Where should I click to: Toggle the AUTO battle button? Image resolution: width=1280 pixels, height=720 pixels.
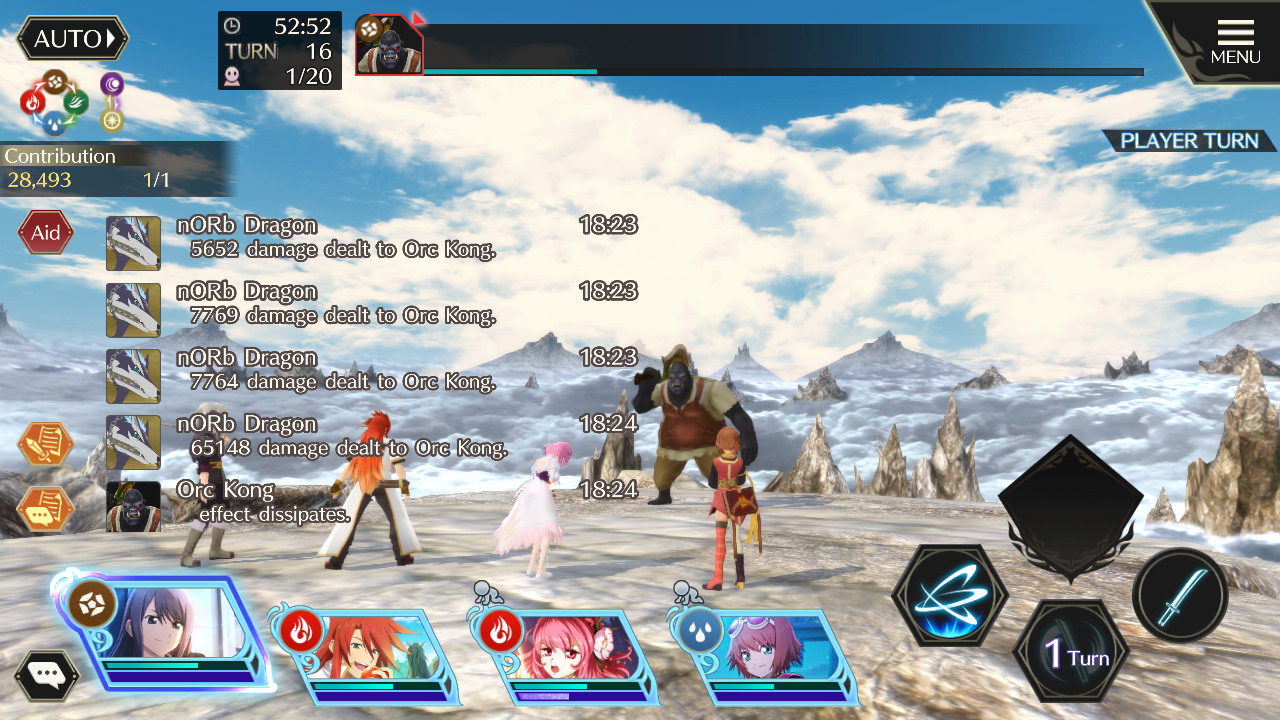click(73, 39)
